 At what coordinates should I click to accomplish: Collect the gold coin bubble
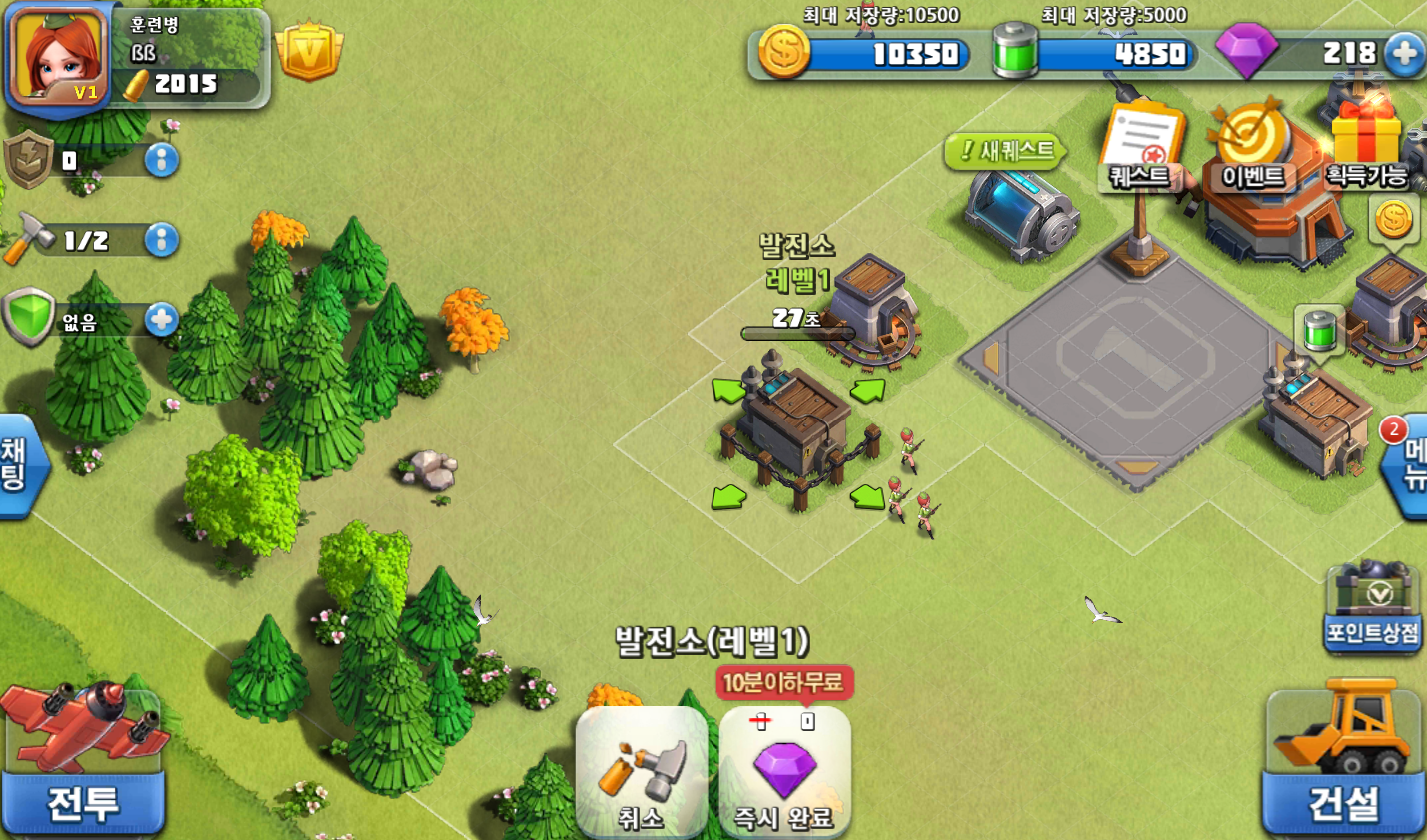(1394, 219)
